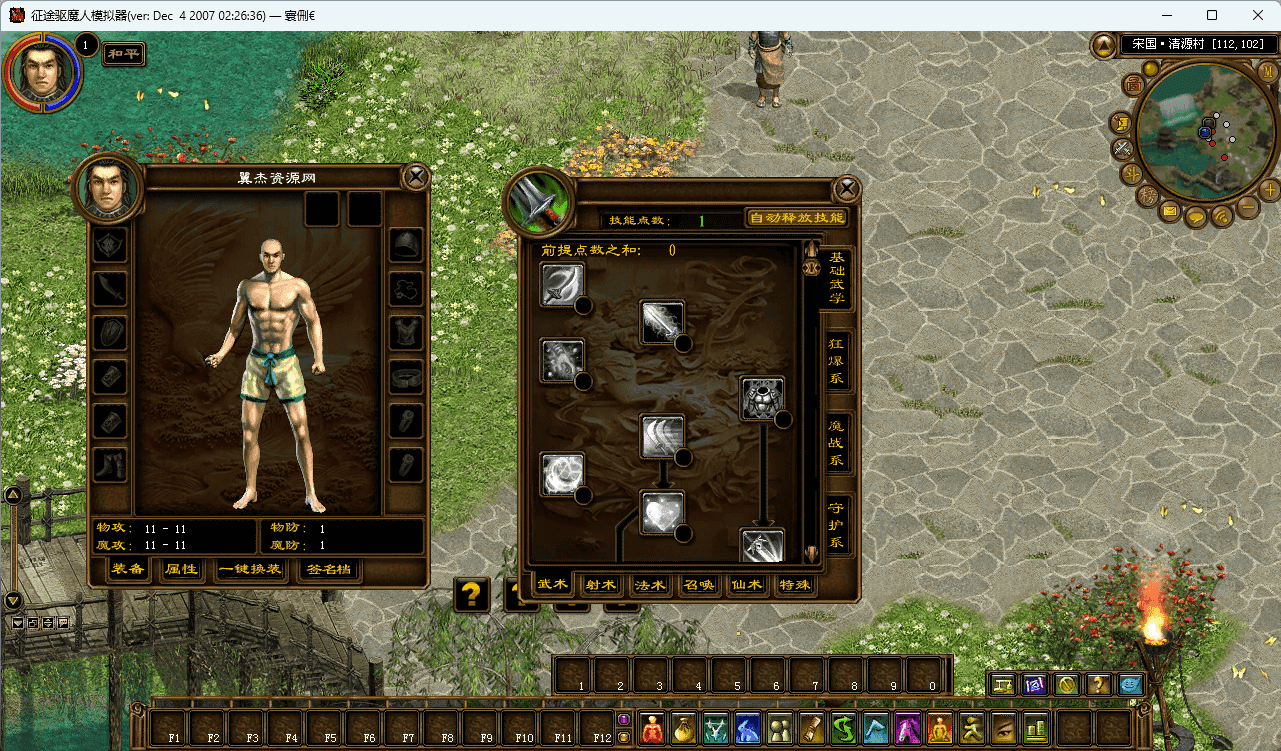Open the money bag inventory icon
Screen dimensions: 1281x751
[x=685, y=729]
